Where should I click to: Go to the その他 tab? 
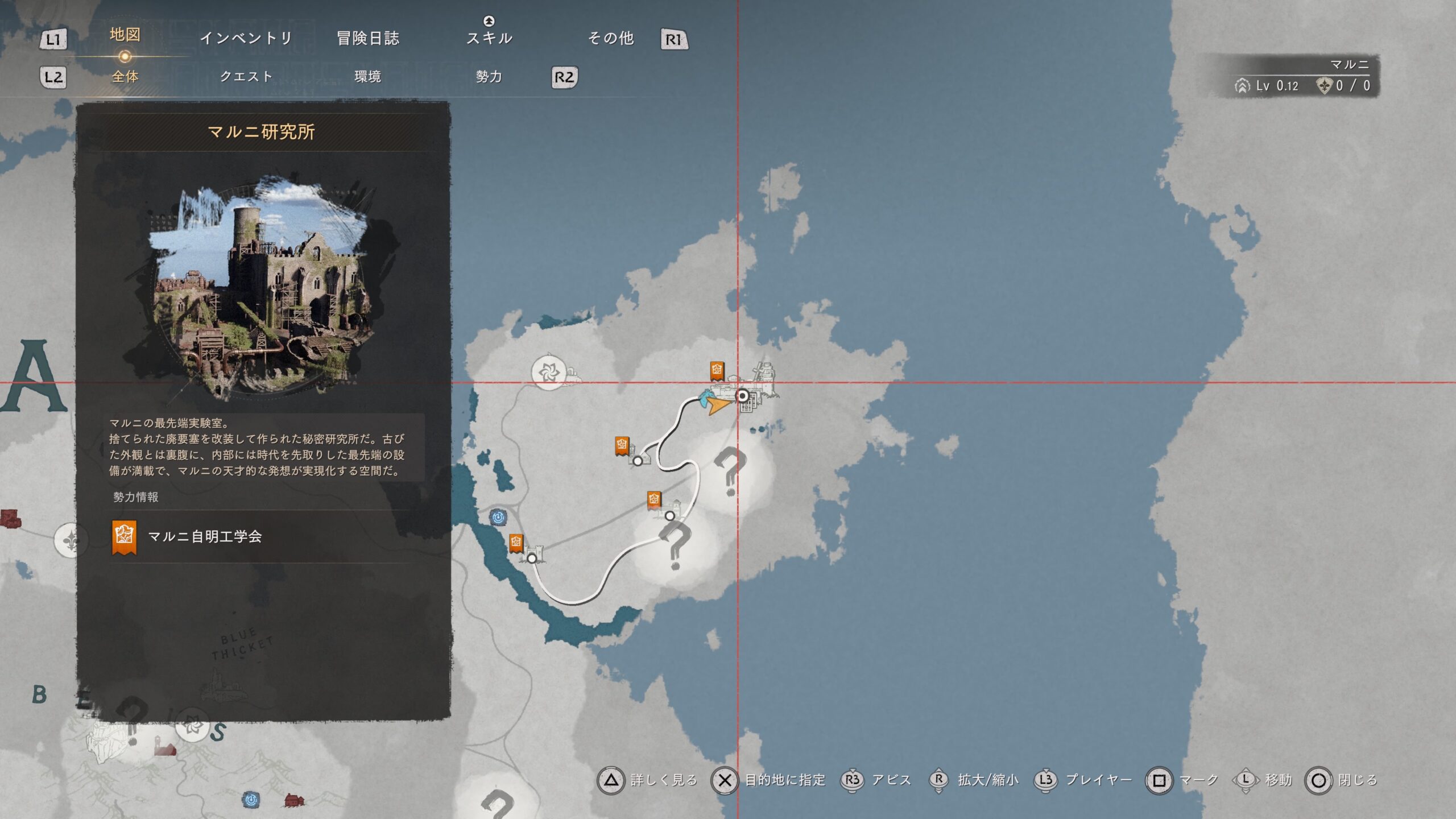[x=611, y=38]
